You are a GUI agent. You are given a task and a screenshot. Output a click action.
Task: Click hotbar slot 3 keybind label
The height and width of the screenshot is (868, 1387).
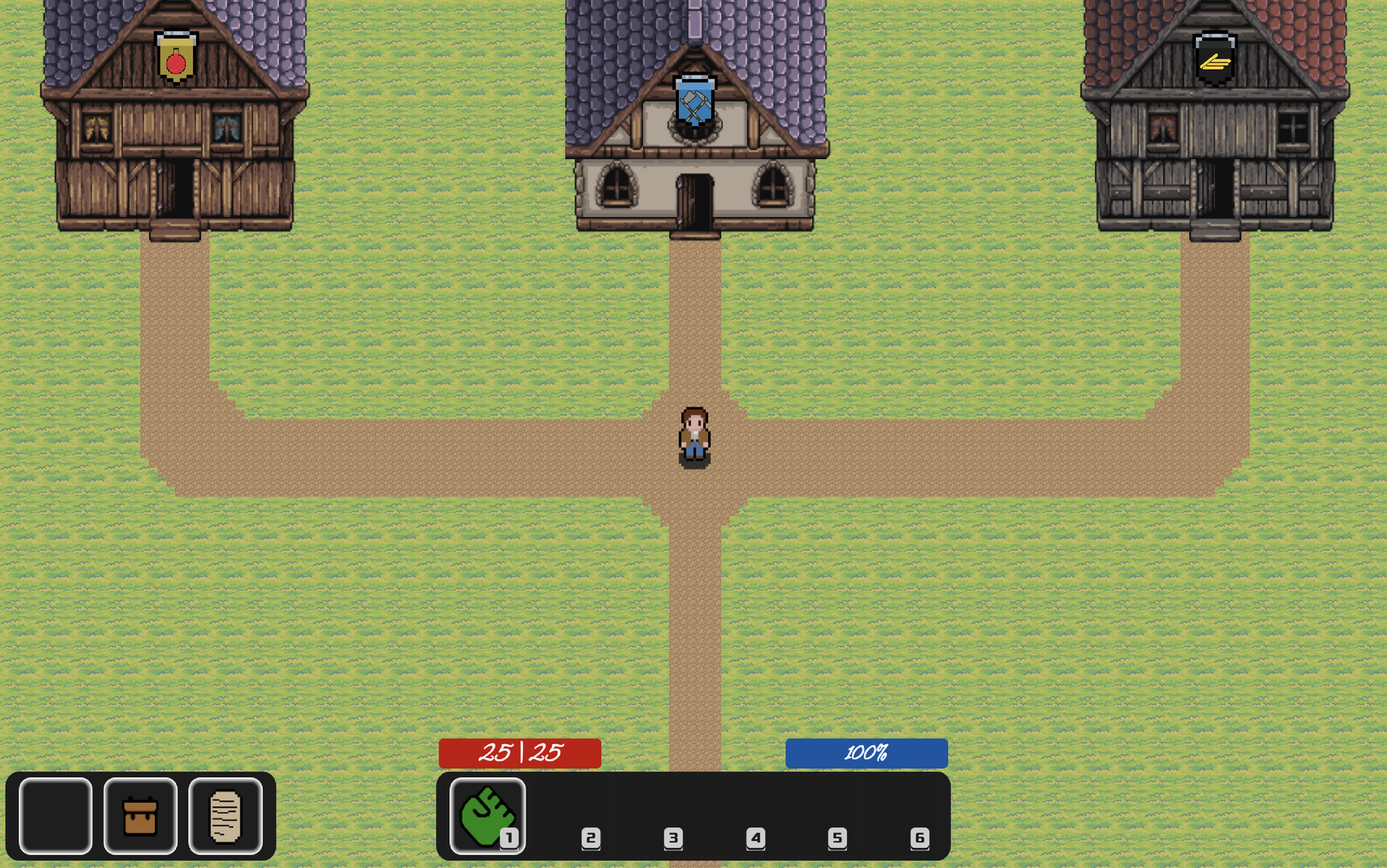tap(674, 838)
